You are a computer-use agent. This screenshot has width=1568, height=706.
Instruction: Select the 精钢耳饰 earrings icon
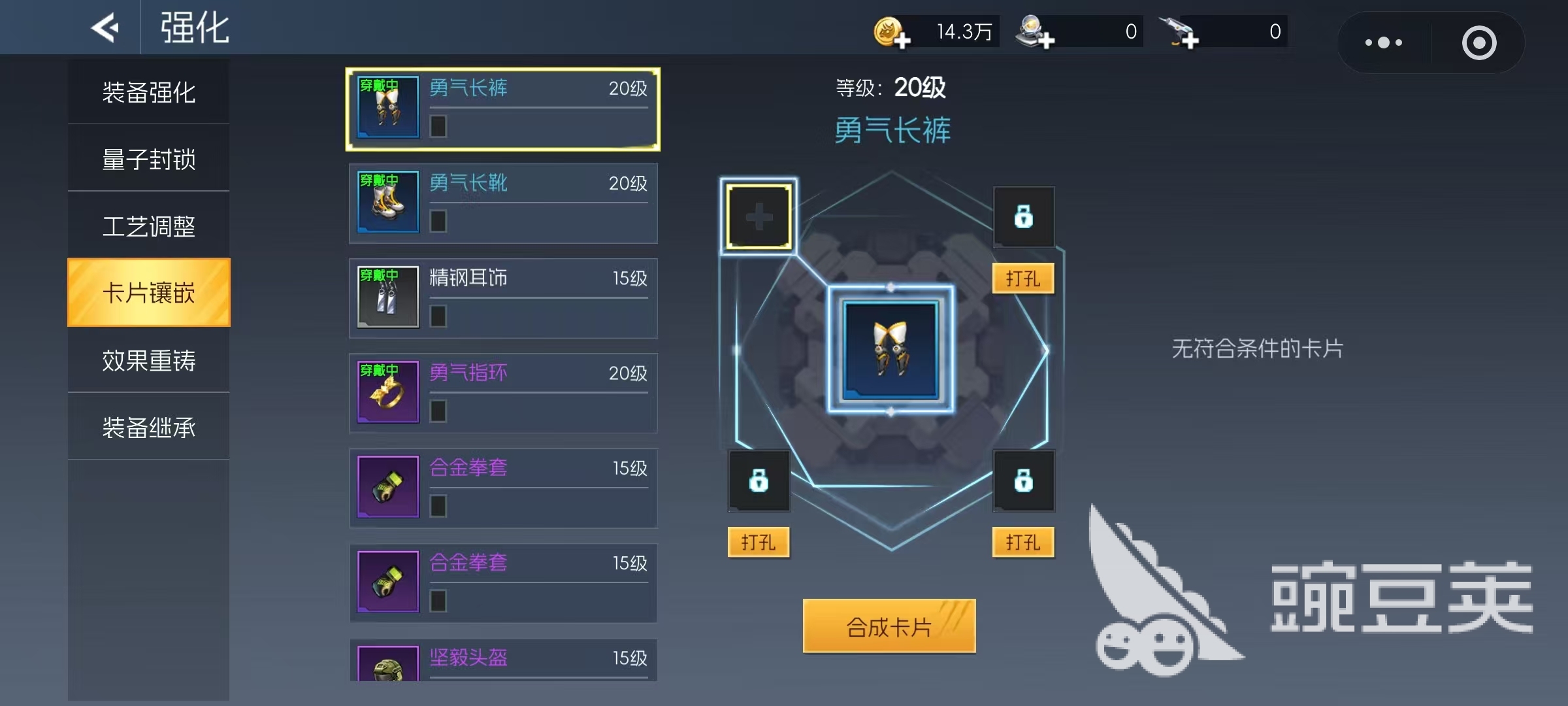387,298
